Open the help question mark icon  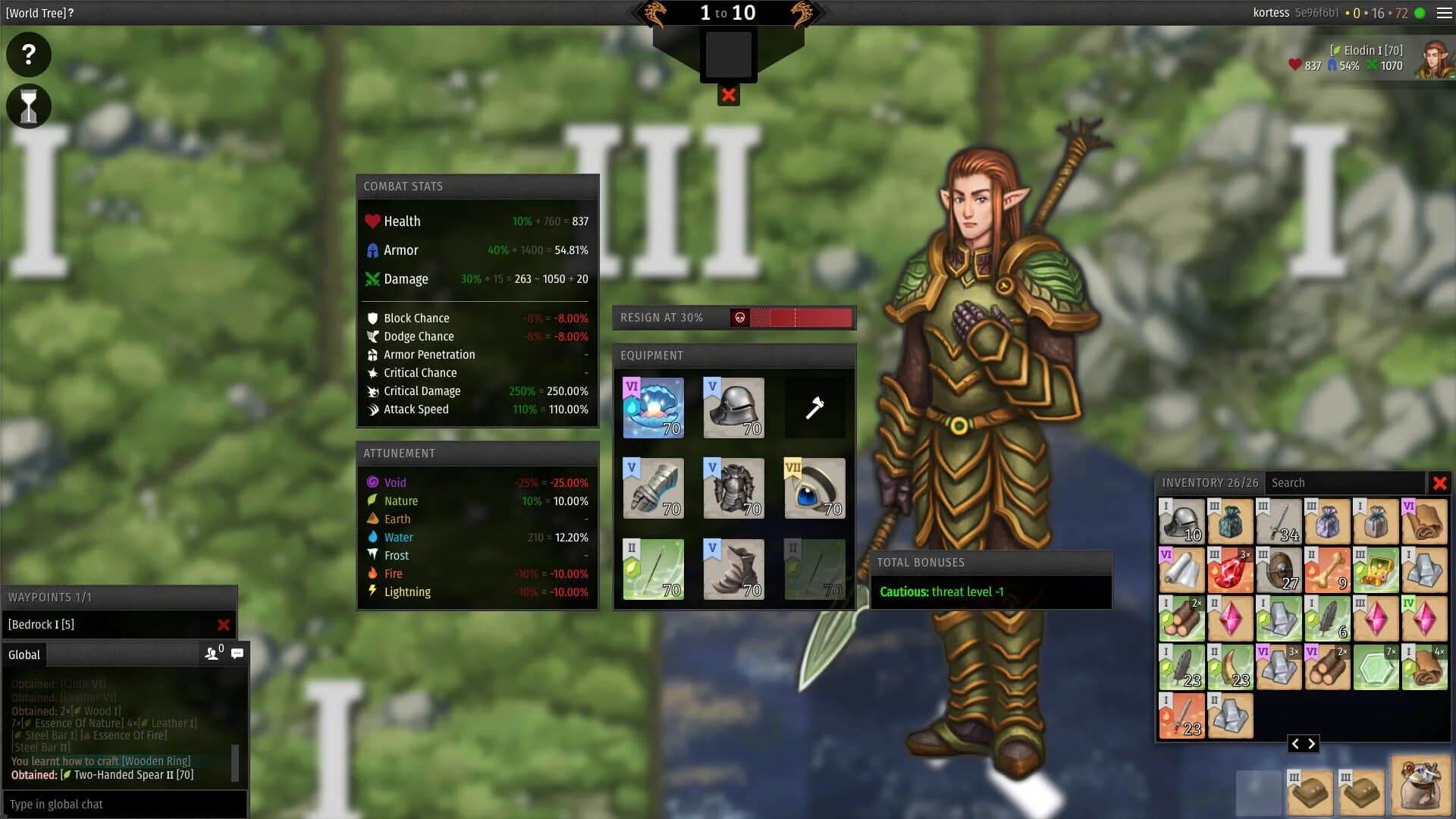pyautogui.click(x=28, y=54)
